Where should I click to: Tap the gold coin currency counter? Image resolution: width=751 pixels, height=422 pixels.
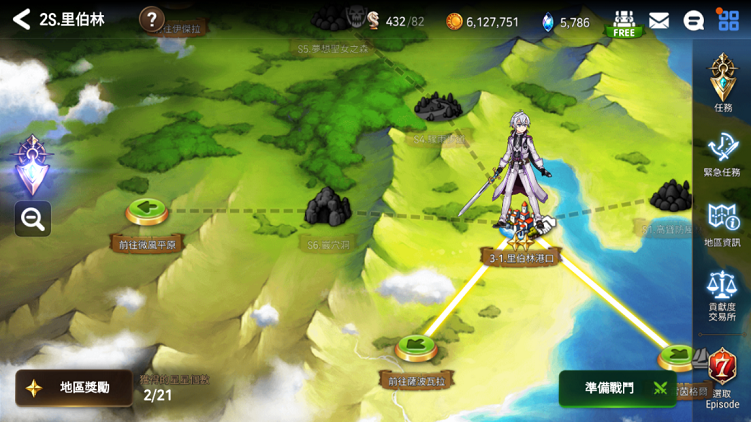click(482, 21)
